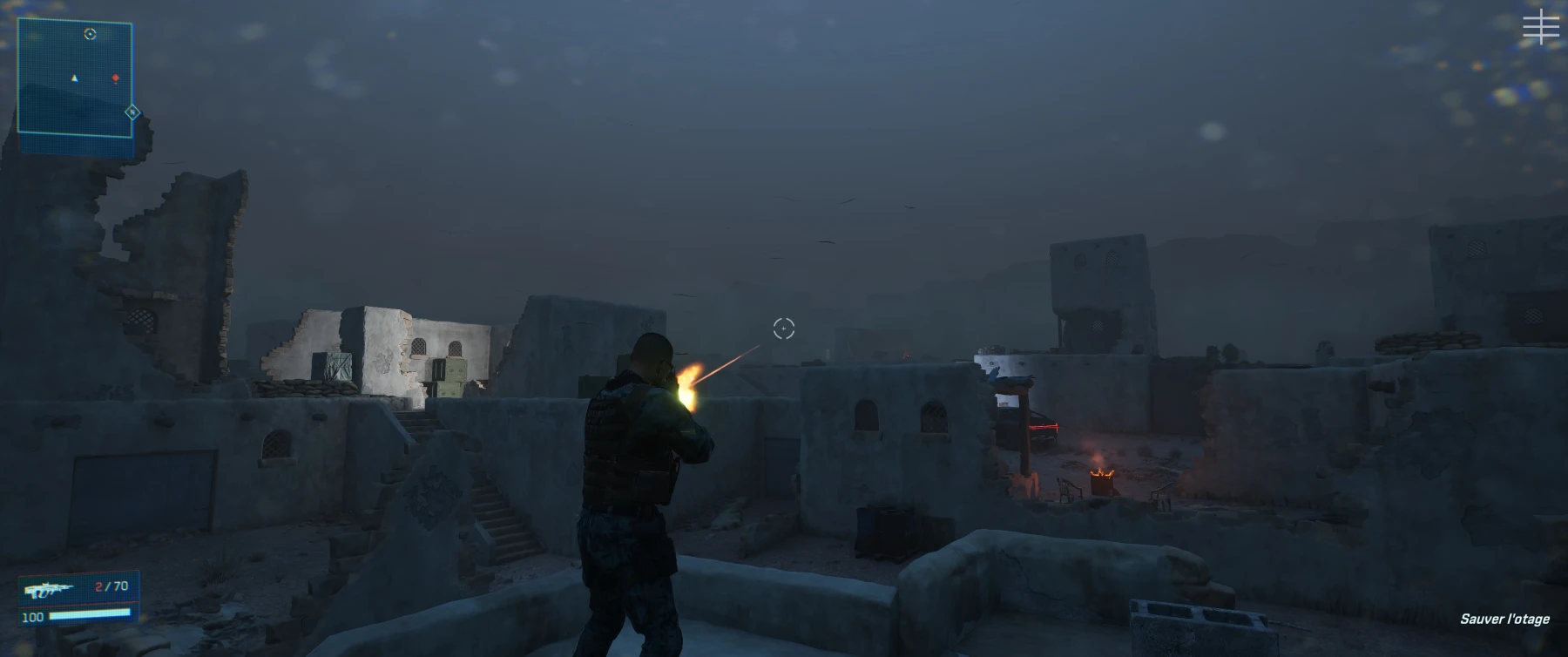Open the menu icon in the top-right corner
The height and width of the screenshot is (657, 1568).
point(1540,27)
